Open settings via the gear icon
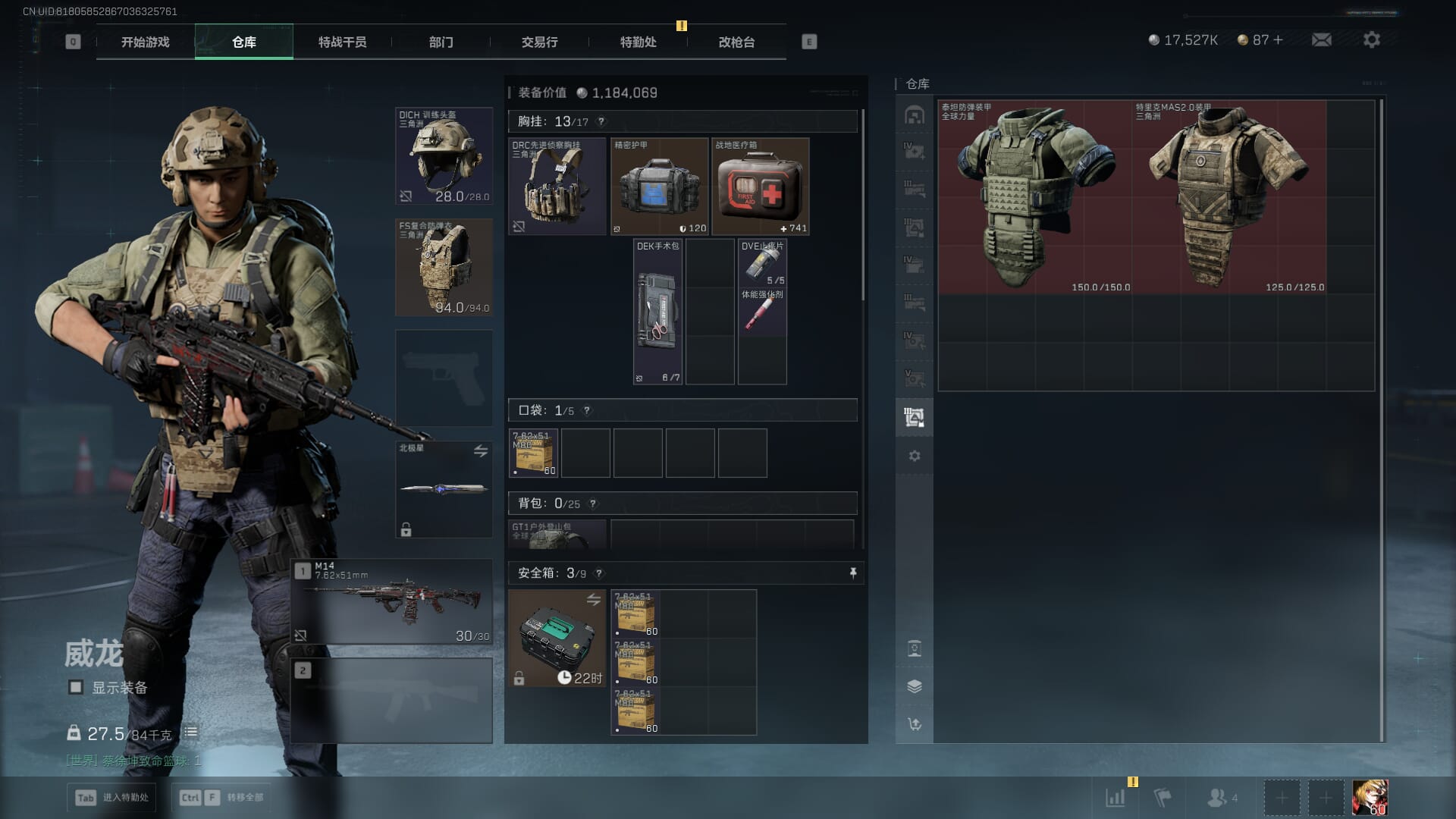 (1371, 40)
